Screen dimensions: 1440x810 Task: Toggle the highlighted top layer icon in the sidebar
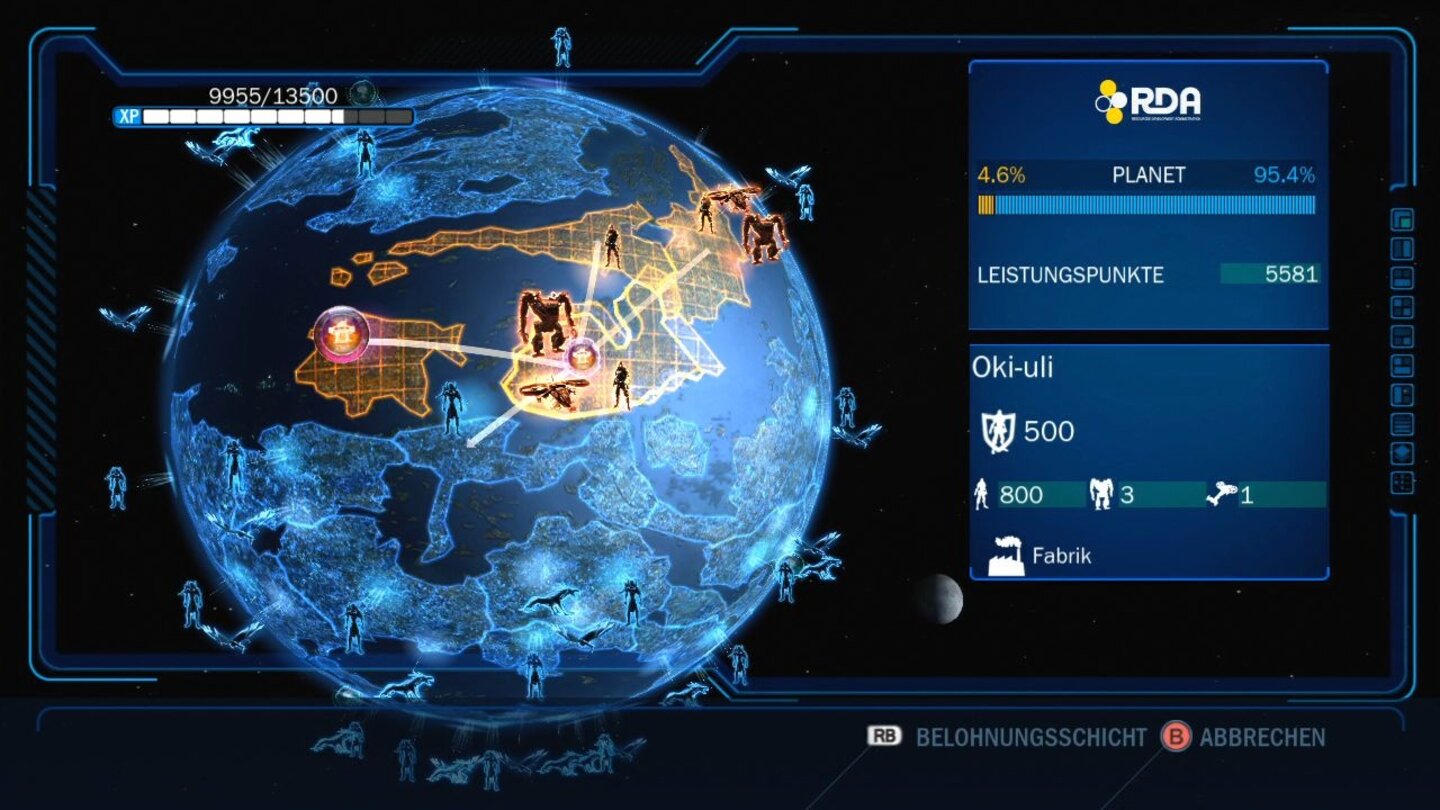click(x=1400, y=221)
